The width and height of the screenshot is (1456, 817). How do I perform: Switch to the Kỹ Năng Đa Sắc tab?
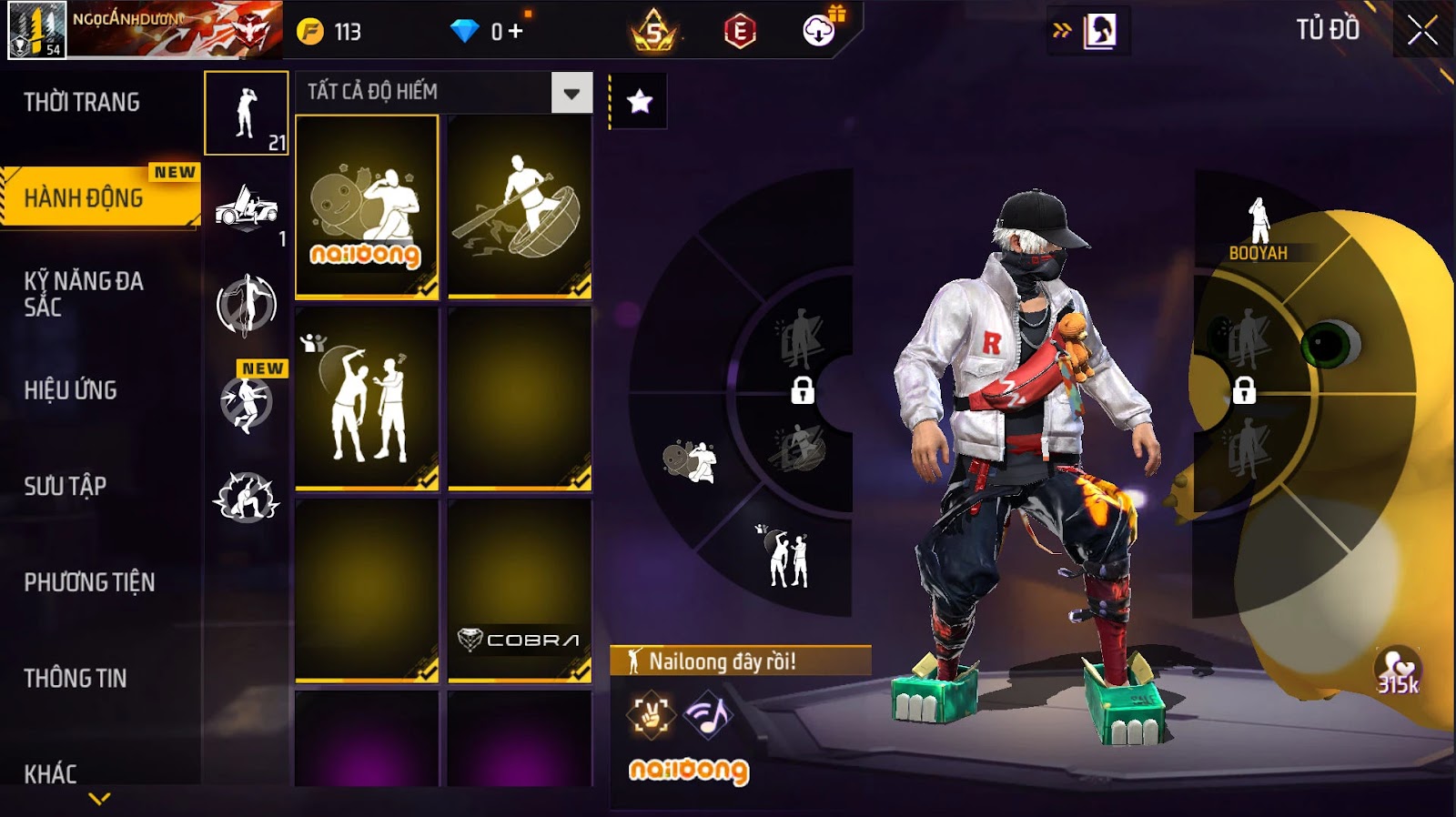coord(84,294)
